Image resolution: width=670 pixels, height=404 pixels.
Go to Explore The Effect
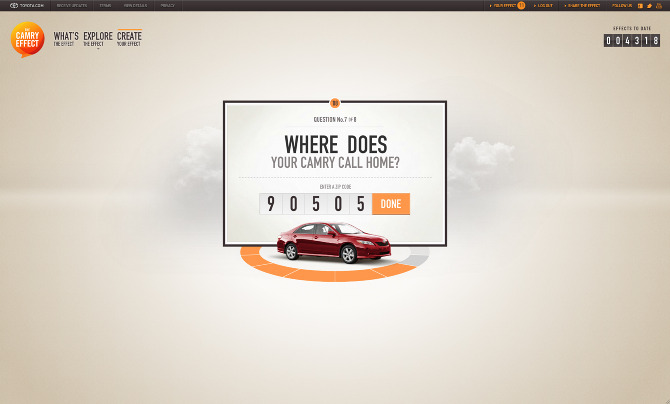coord(98,39)
